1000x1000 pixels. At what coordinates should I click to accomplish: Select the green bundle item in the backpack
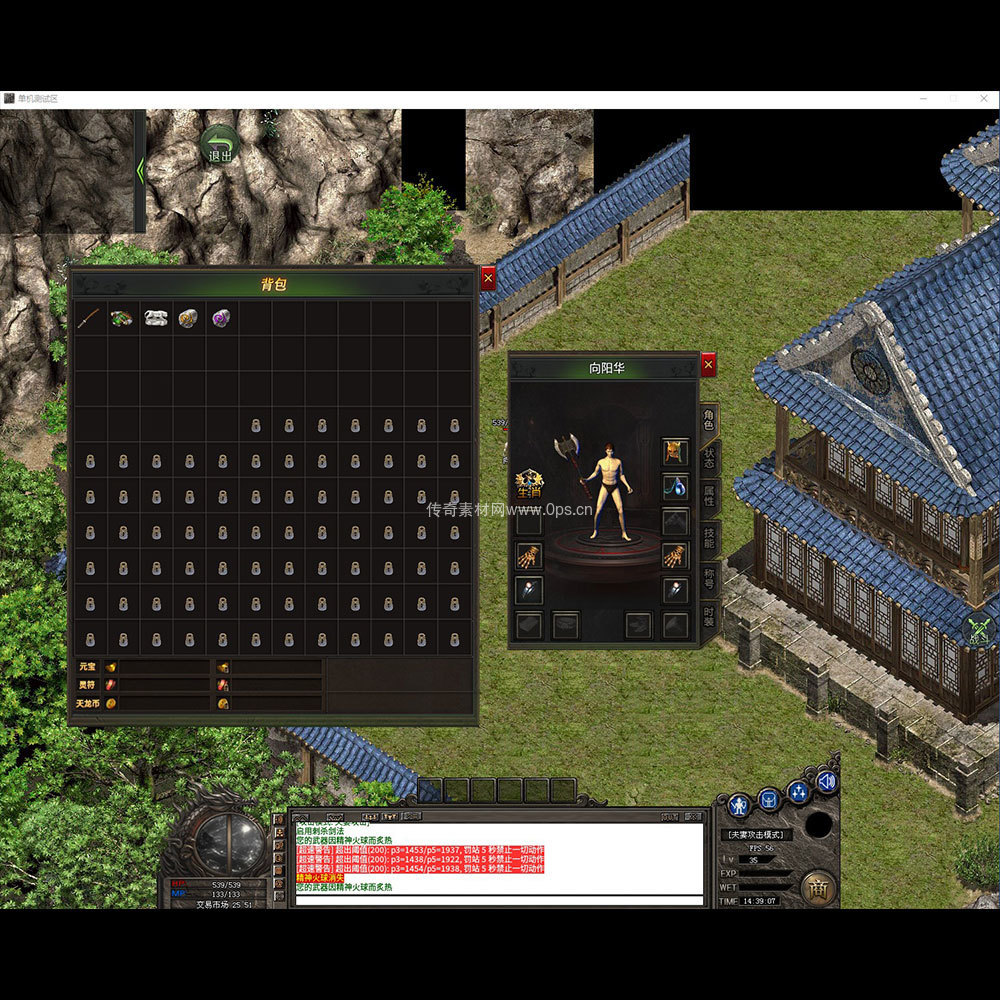[x=123, y=318]
